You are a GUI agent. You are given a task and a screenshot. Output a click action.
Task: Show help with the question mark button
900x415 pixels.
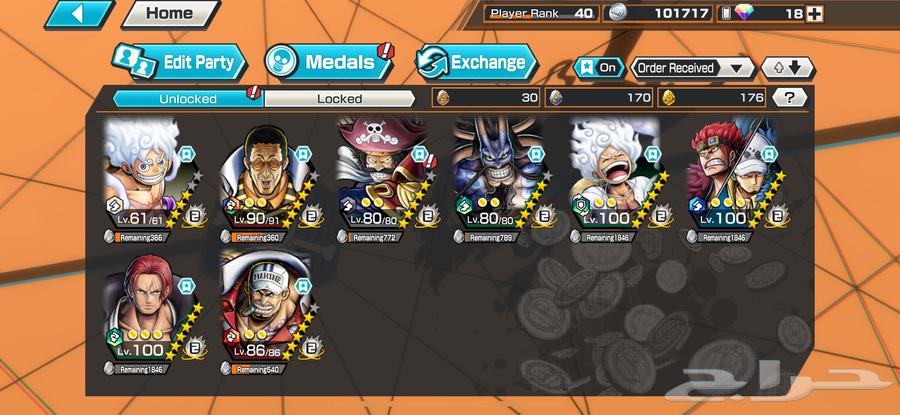(x=790, y=98)
